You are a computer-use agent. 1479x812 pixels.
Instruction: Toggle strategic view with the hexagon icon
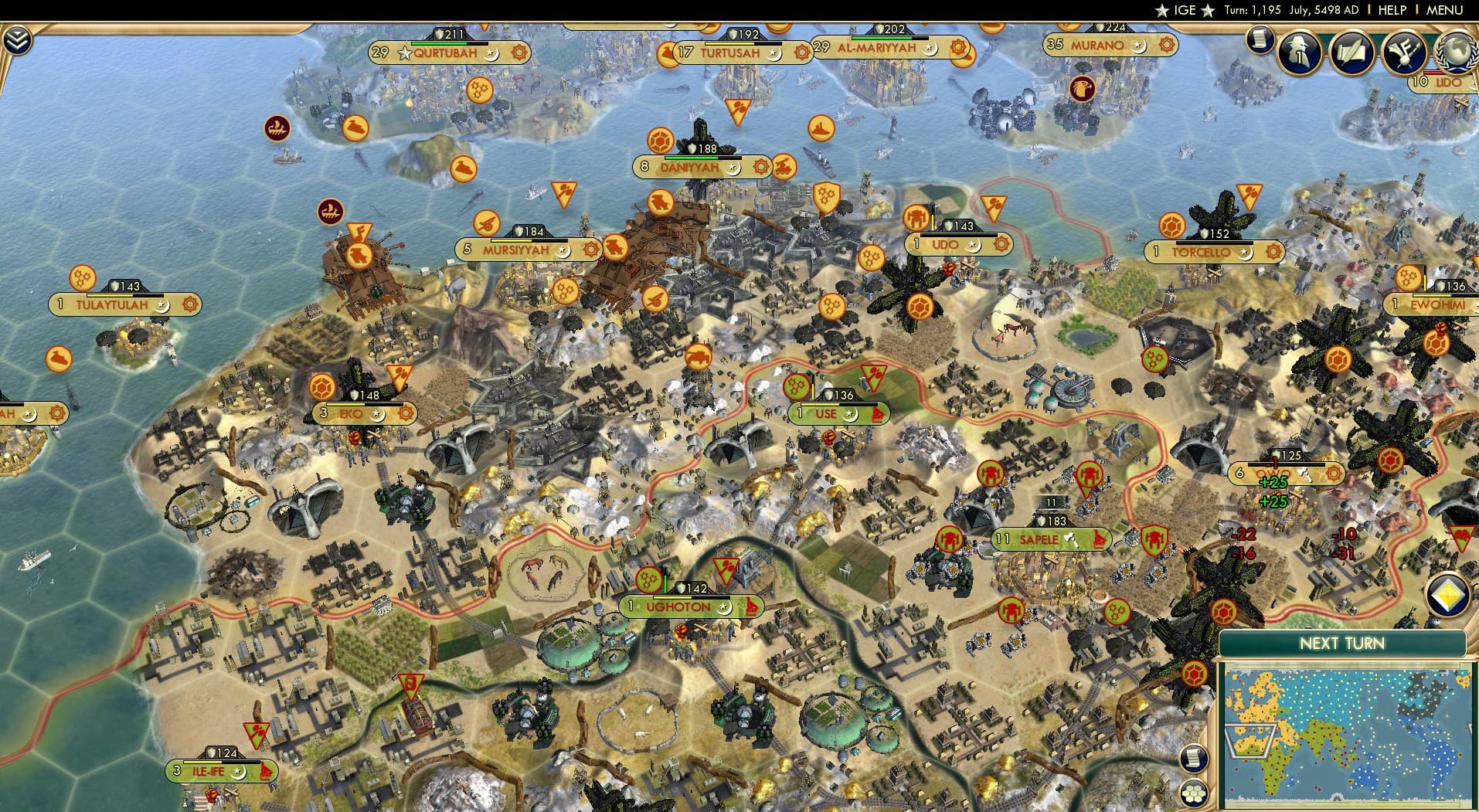pos(1194,795)
